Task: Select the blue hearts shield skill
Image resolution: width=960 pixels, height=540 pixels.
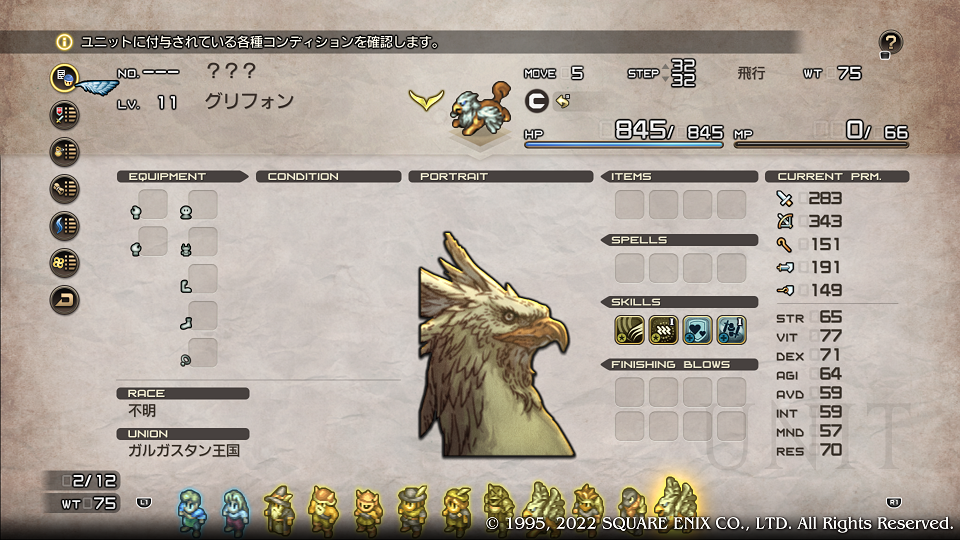Action: [x=698, y=328]
